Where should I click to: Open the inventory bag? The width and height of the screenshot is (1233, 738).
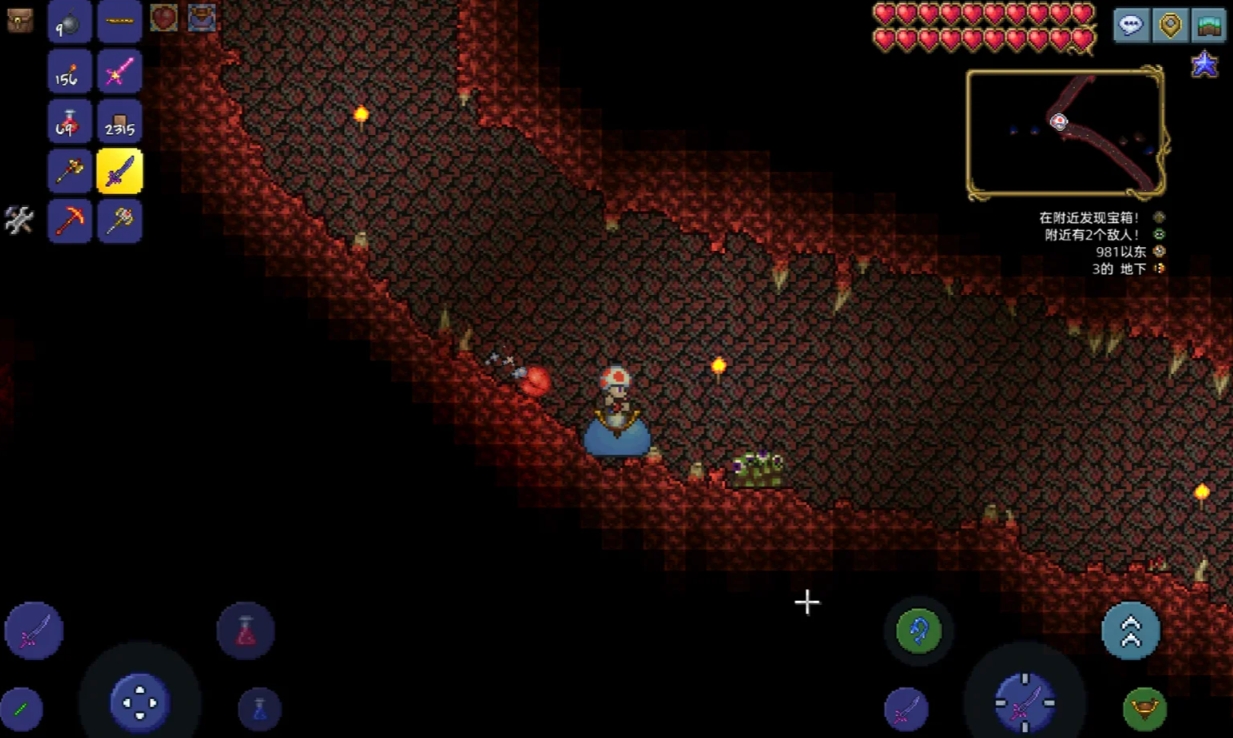coord(20,20)
